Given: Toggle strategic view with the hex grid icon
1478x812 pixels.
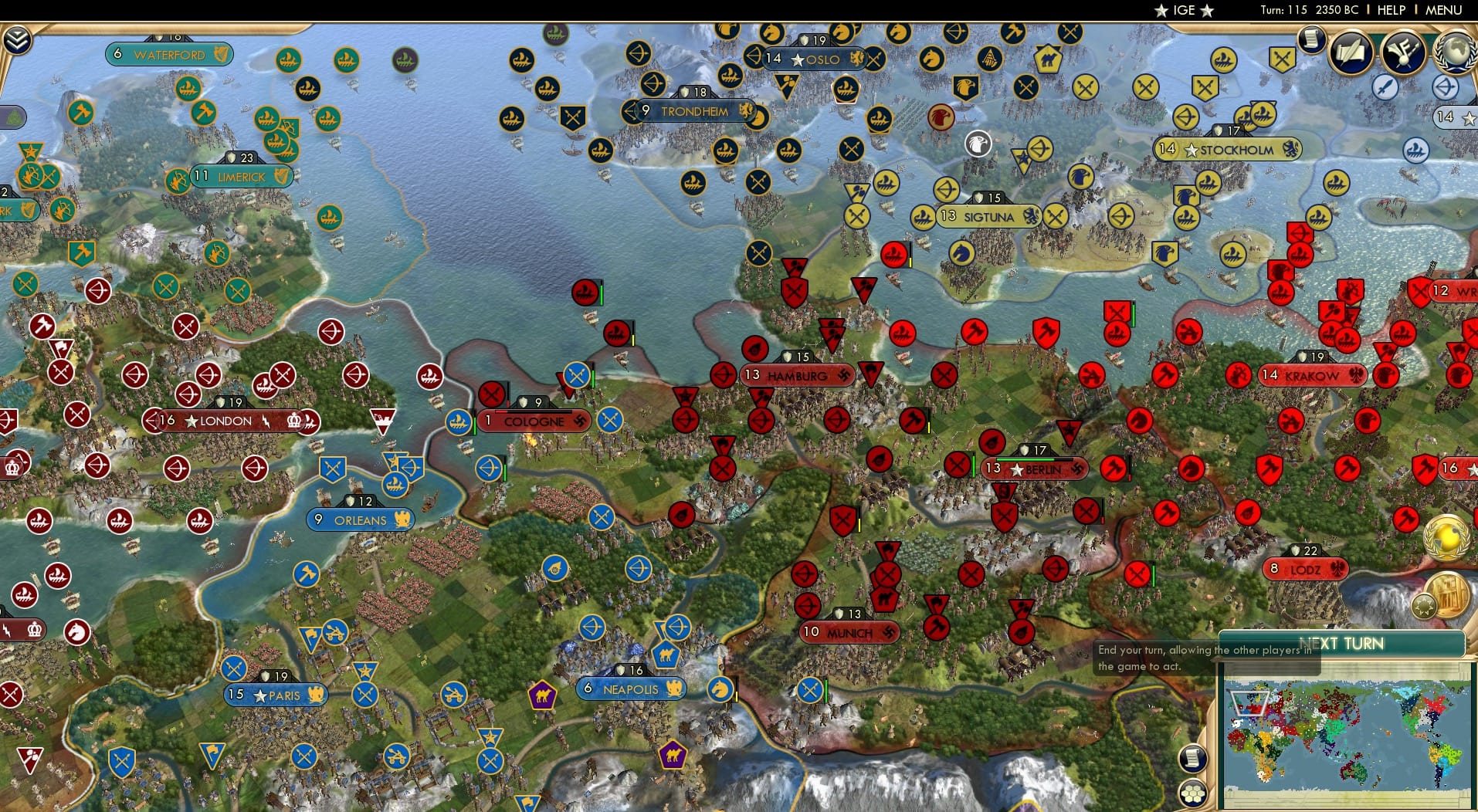Looking at the screenshot, I should 1194,791.
